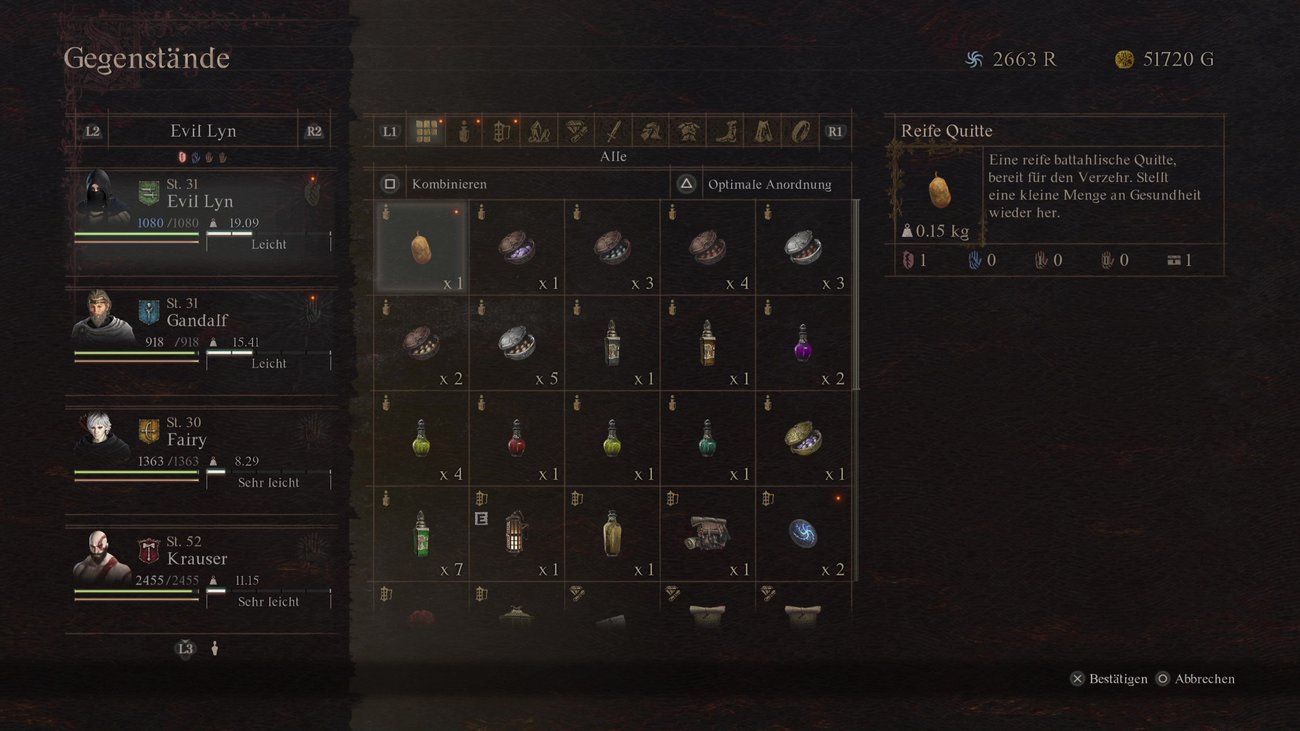Viewport: 1300px width, 731px height.
Task: Choose the red potion flask
Action: 516,438
